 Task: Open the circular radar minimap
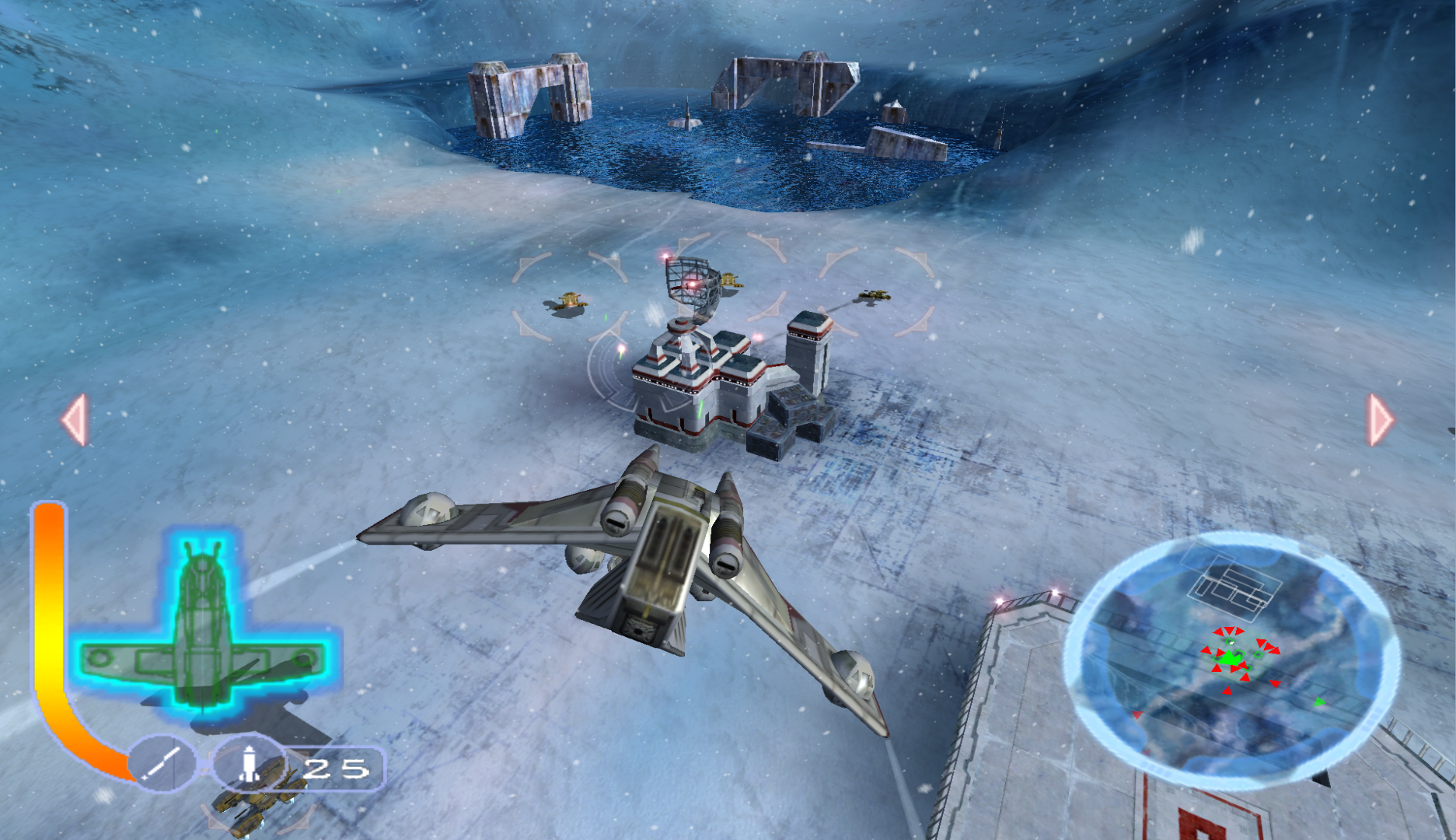[x=1231, y=661]
